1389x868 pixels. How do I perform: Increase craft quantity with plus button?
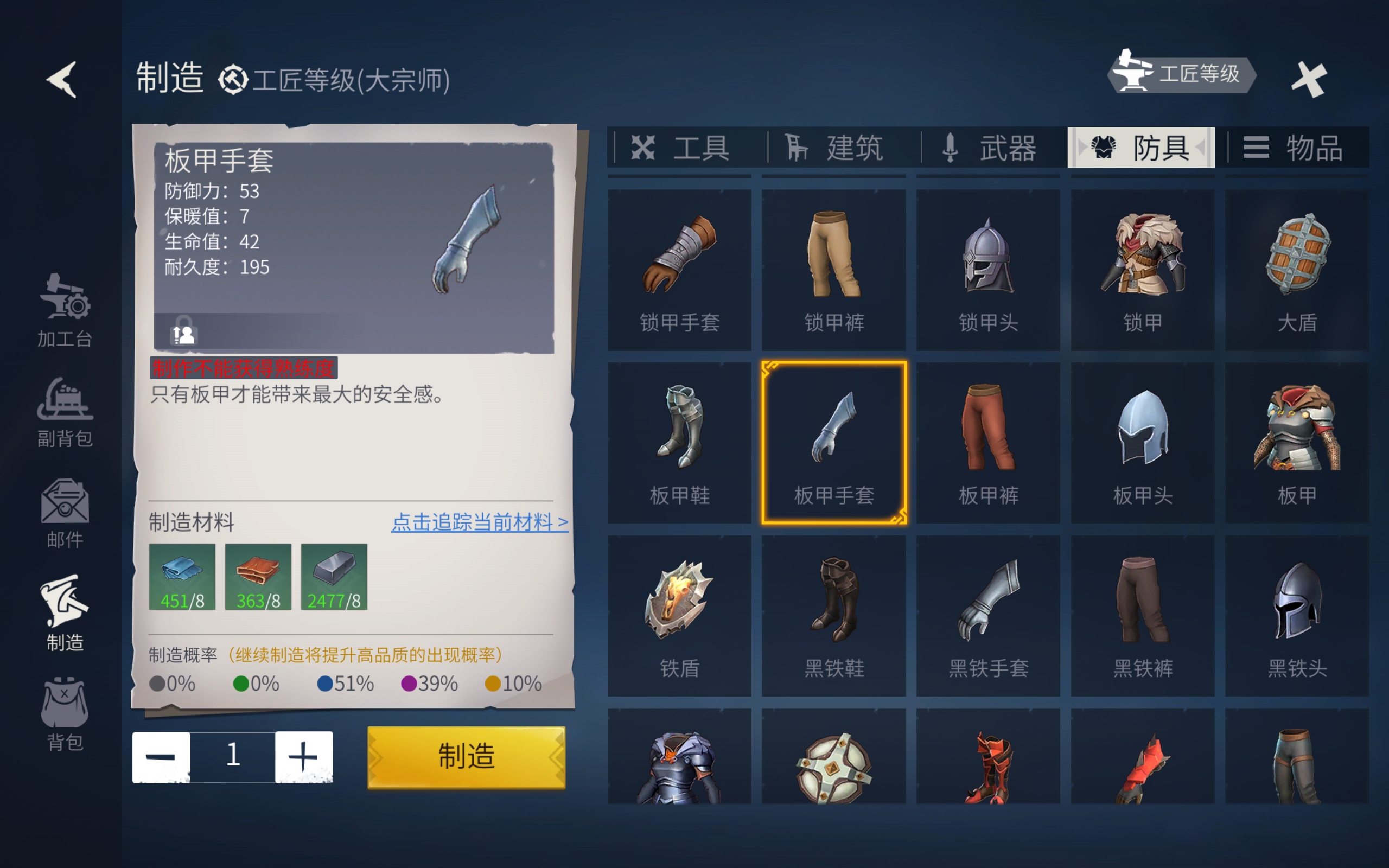[x=304, y=757]
